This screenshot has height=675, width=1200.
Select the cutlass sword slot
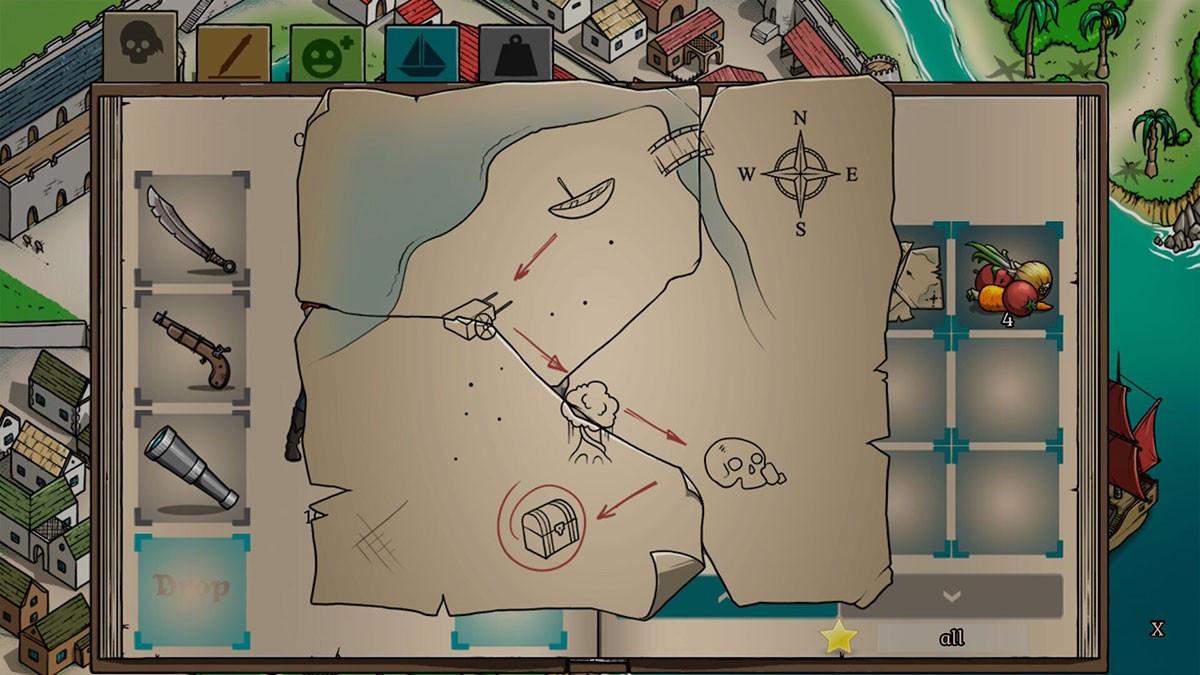192,230
